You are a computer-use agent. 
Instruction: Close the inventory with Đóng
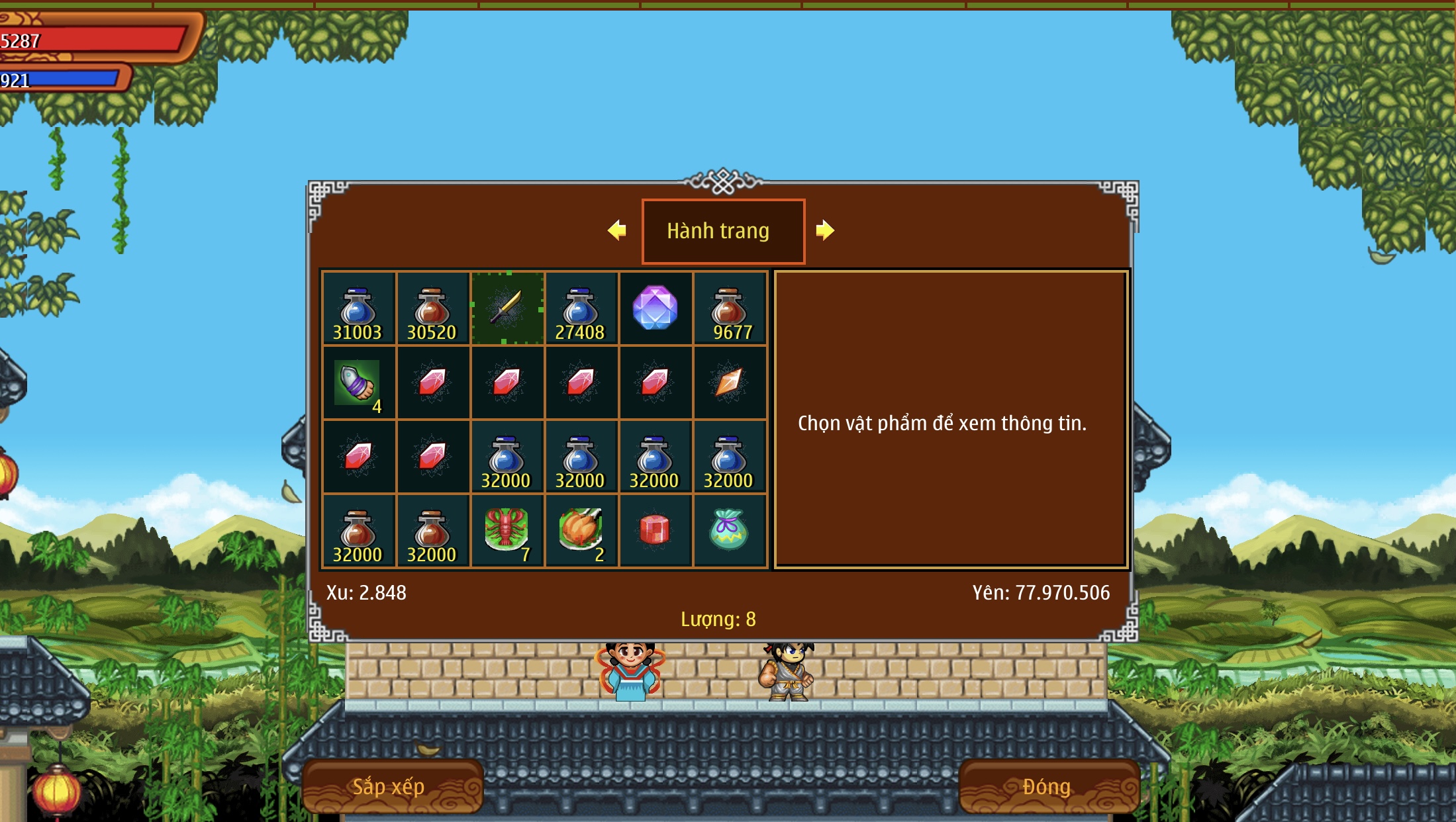[x=1047, y=786]
